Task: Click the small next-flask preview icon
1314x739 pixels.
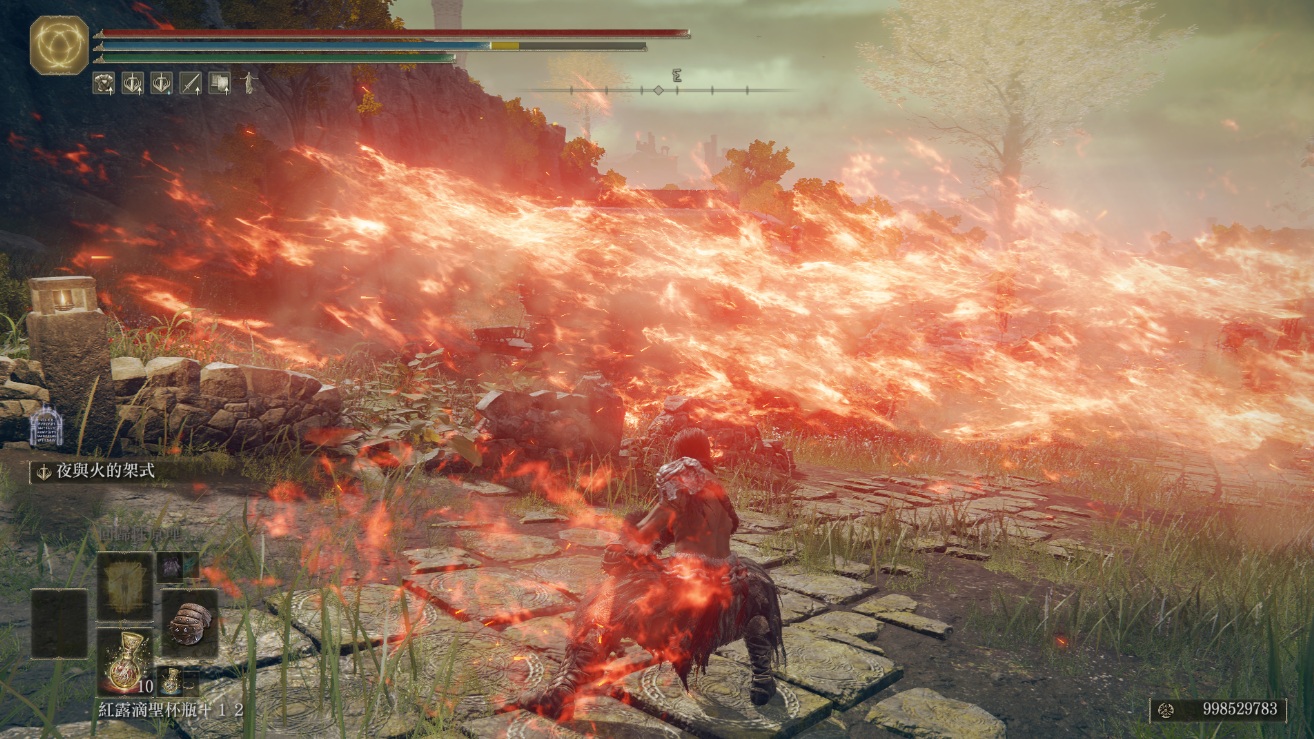Action: [x=171, y=682]
